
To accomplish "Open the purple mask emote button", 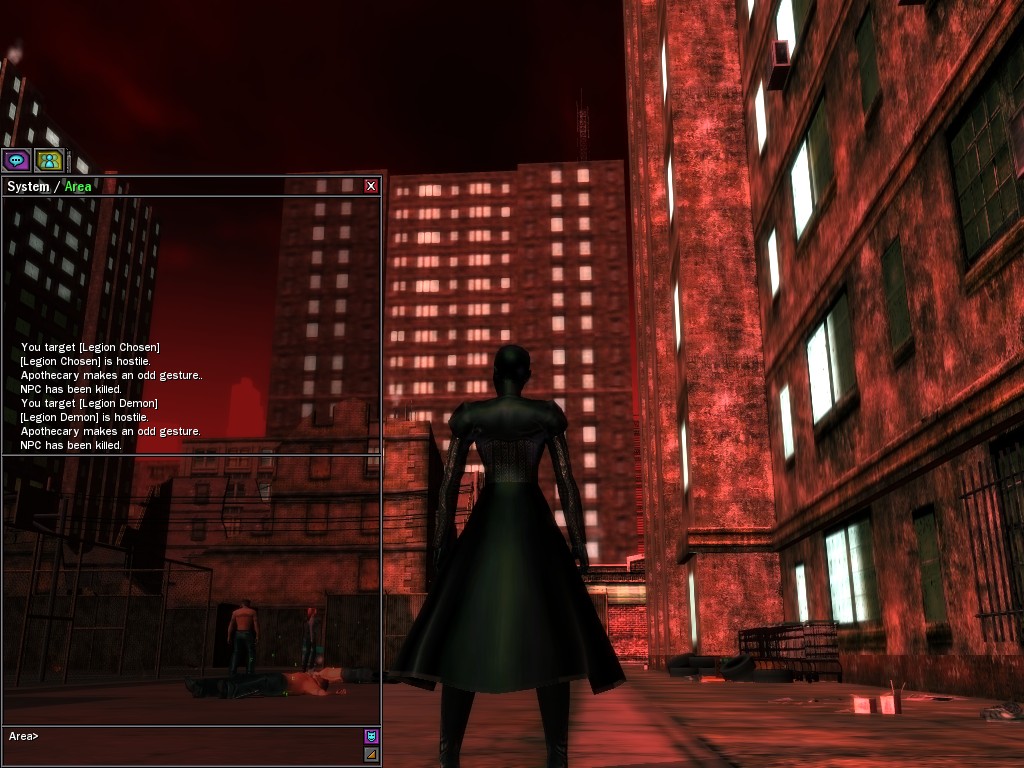I will [371, 736].
